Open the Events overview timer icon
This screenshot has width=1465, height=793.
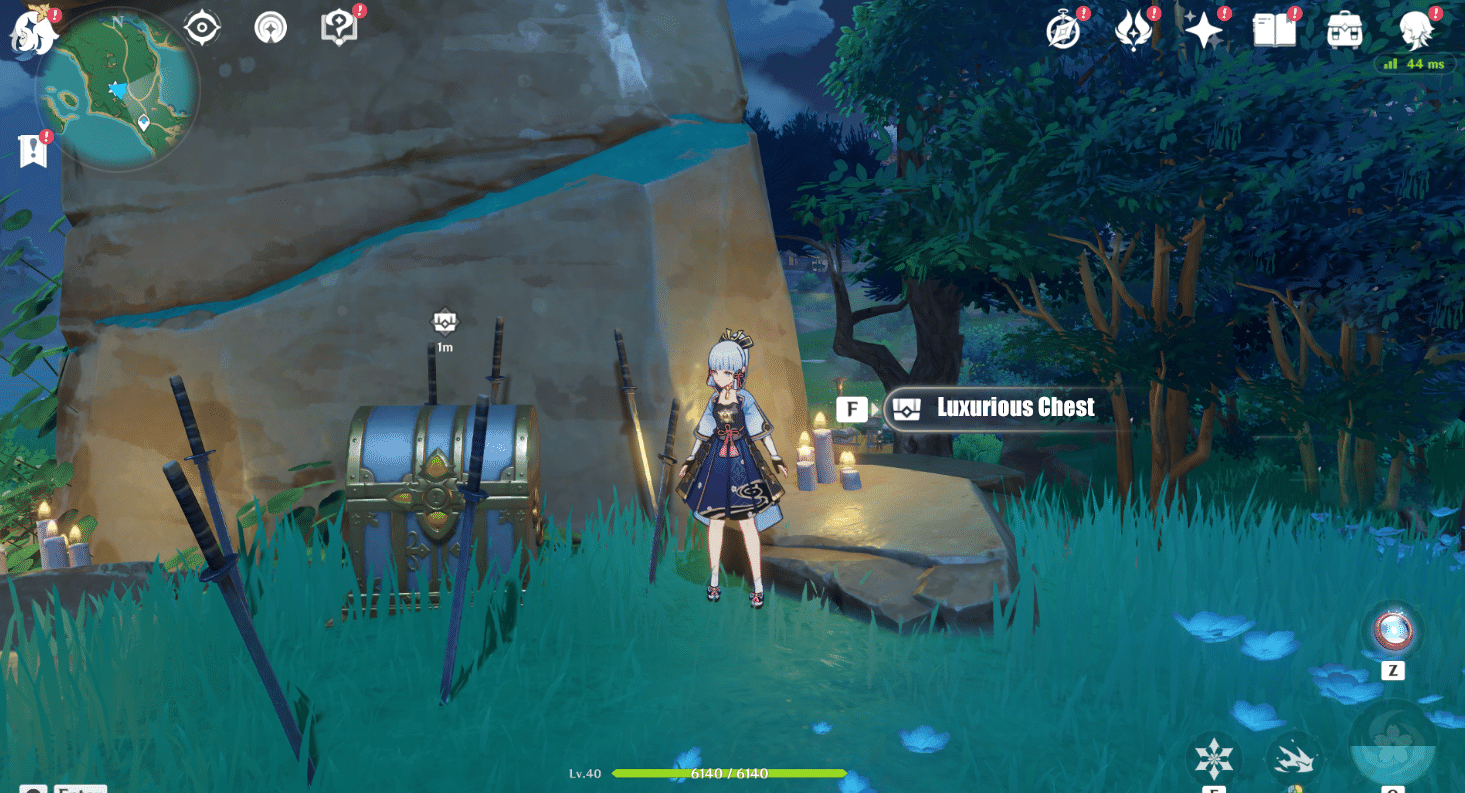(1063, 30)
